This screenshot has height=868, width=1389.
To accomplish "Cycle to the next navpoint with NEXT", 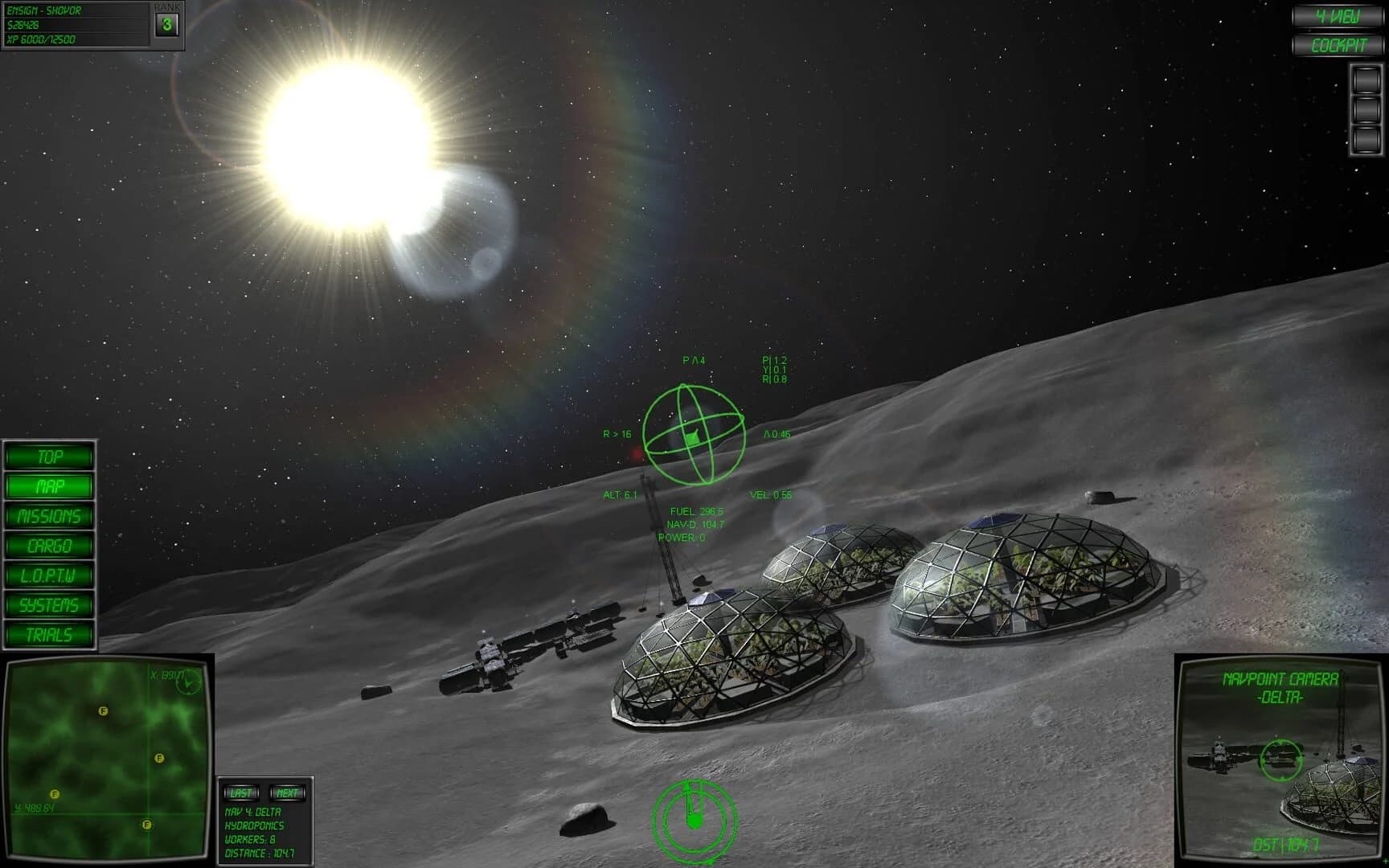I will (287, 792).
